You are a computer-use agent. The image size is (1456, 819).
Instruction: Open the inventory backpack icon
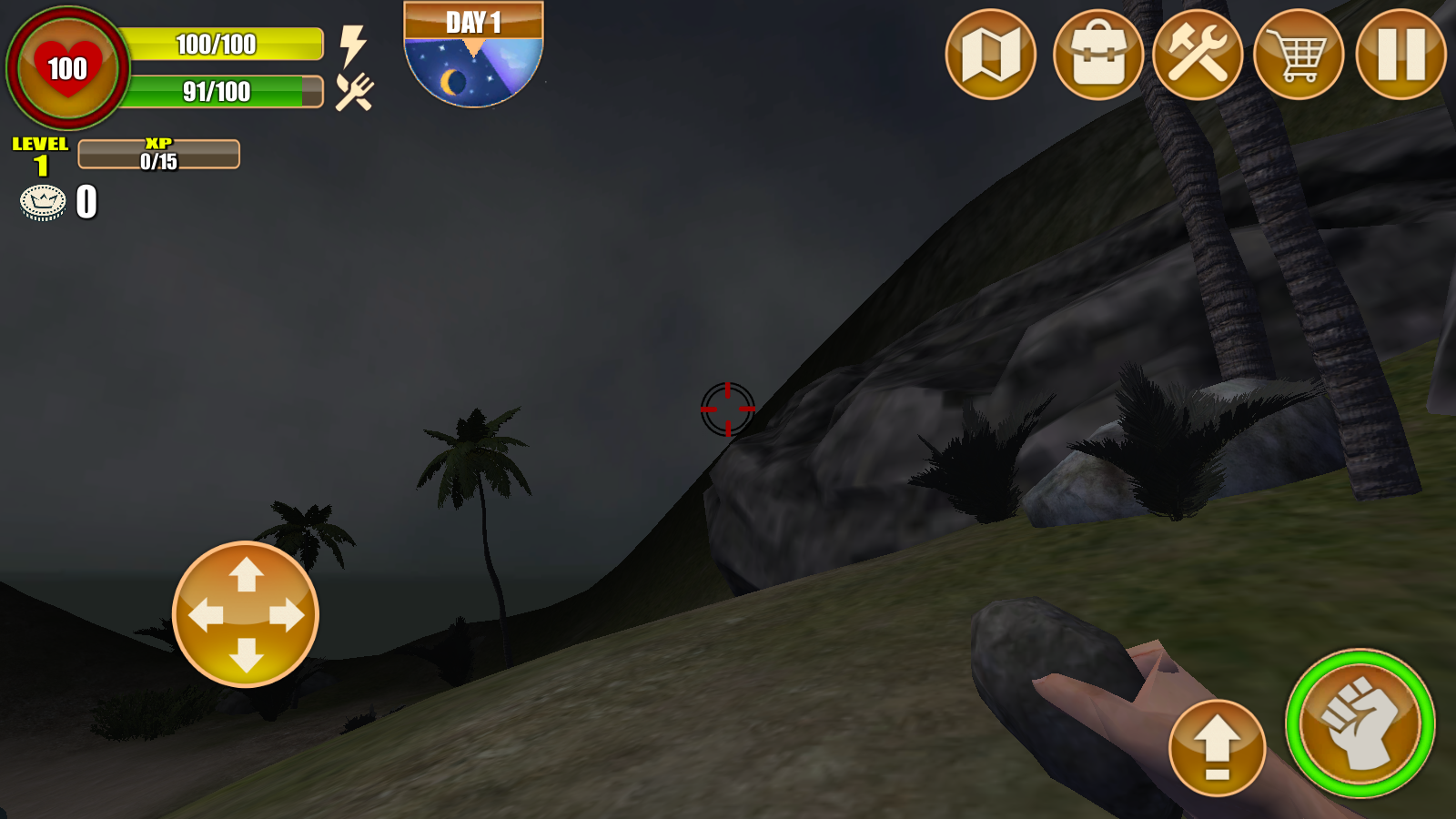click(1097, 56)
